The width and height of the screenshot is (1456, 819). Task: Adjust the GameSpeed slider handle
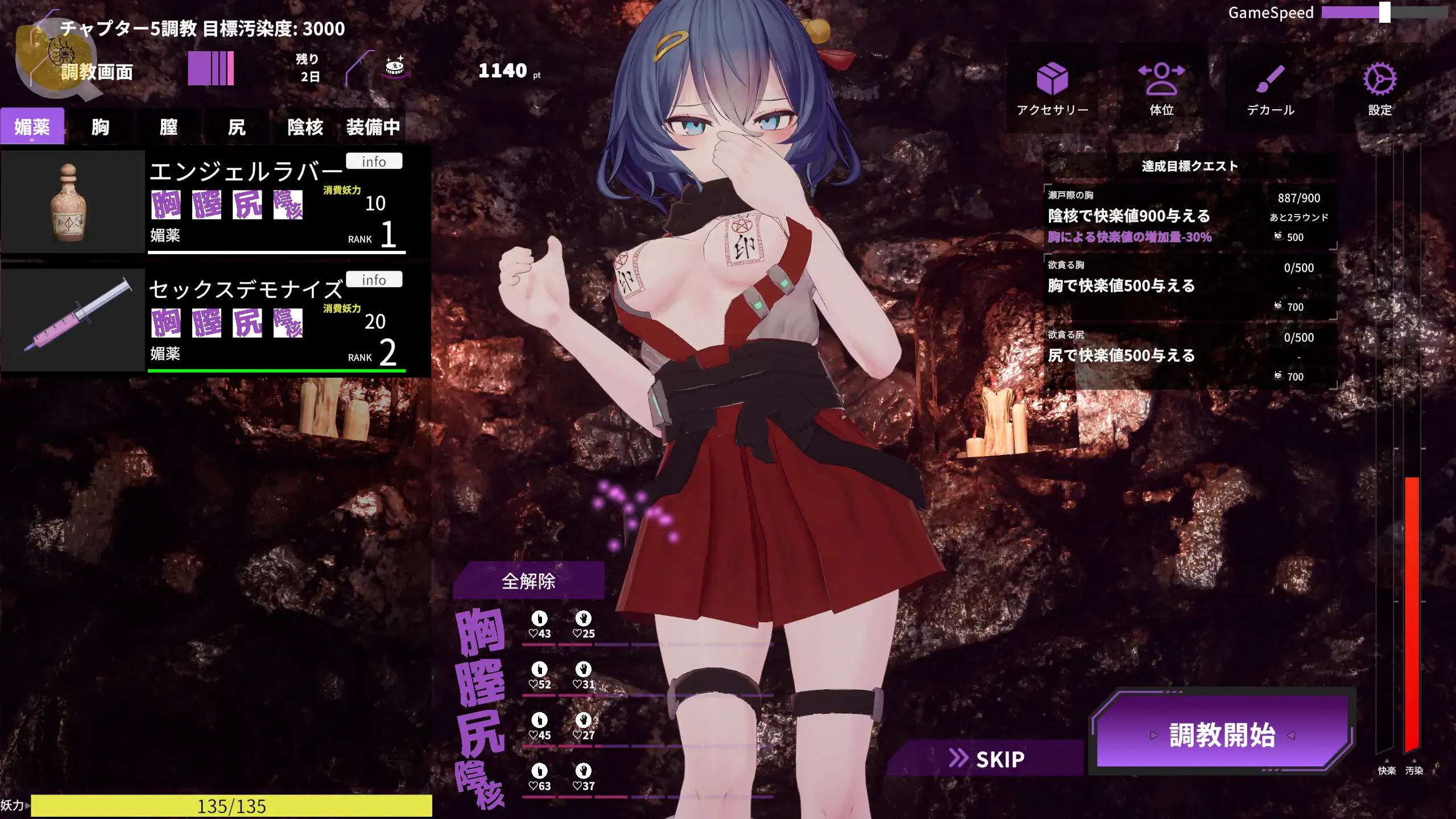coord(1385,13)
